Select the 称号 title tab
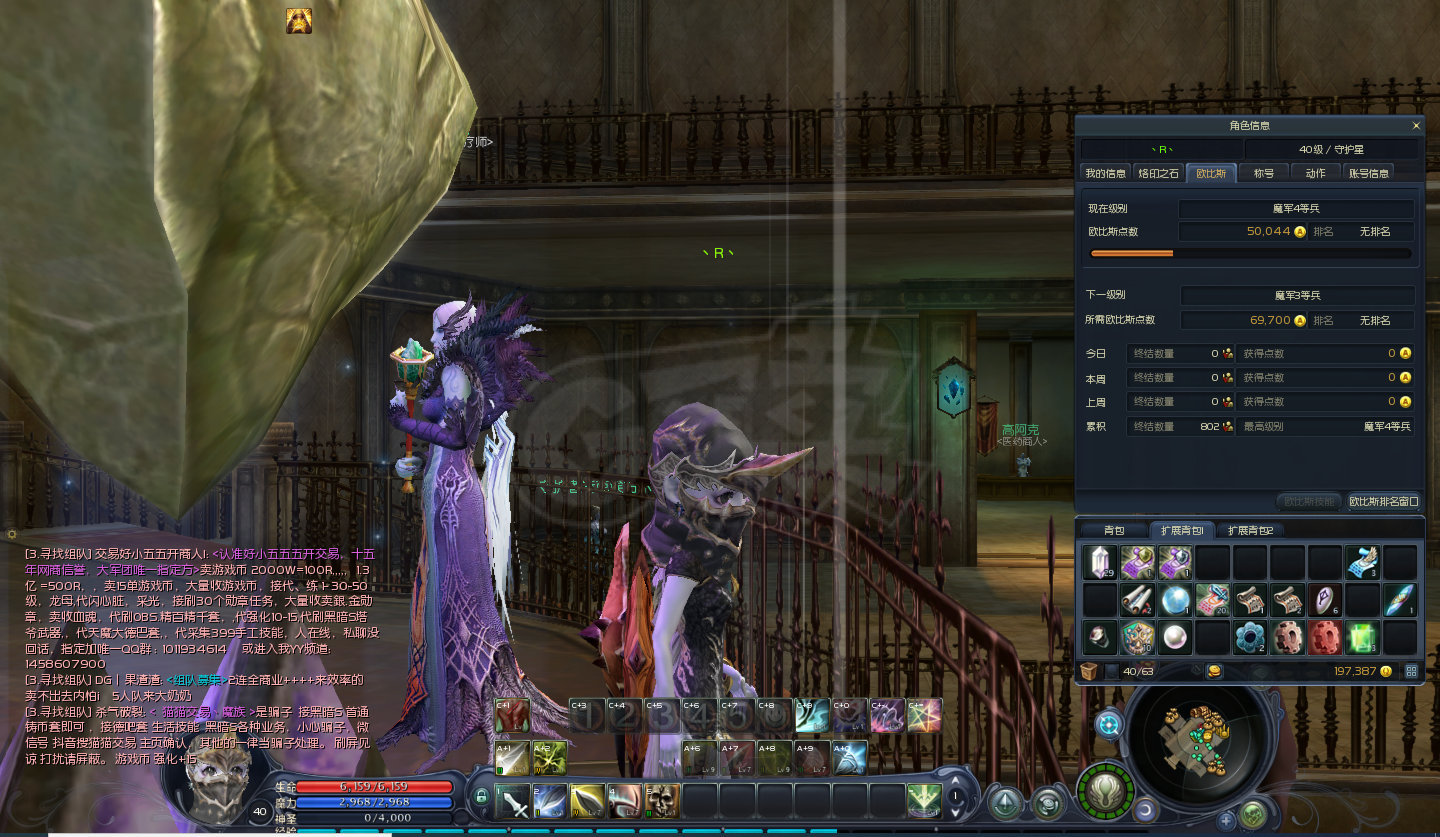This screenshot has height=837, width=1440. [1263, 173]
